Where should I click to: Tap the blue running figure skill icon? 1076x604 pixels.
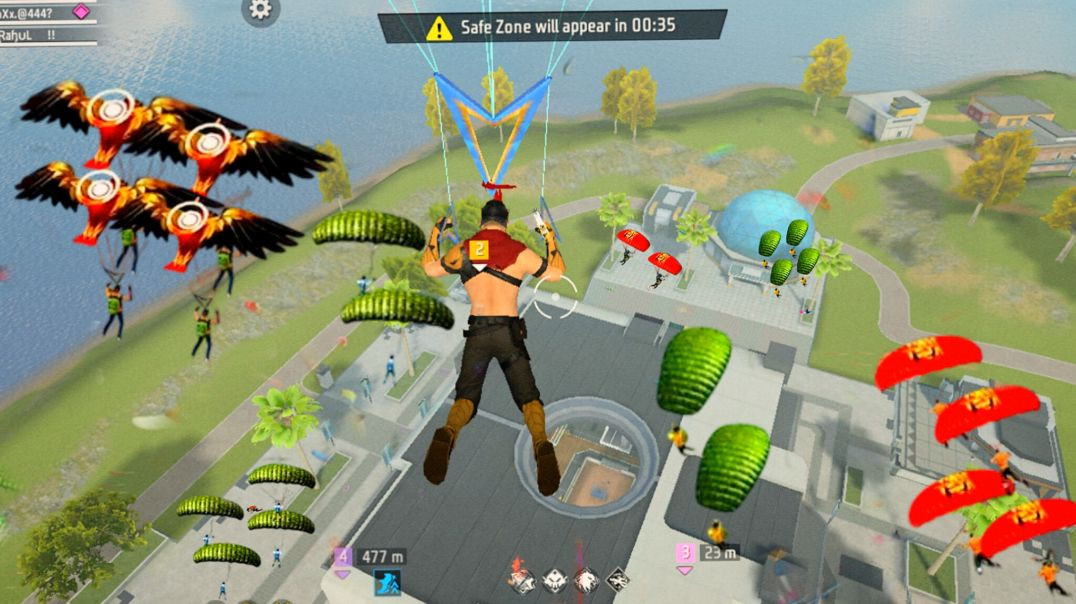[x=387, y=582]
